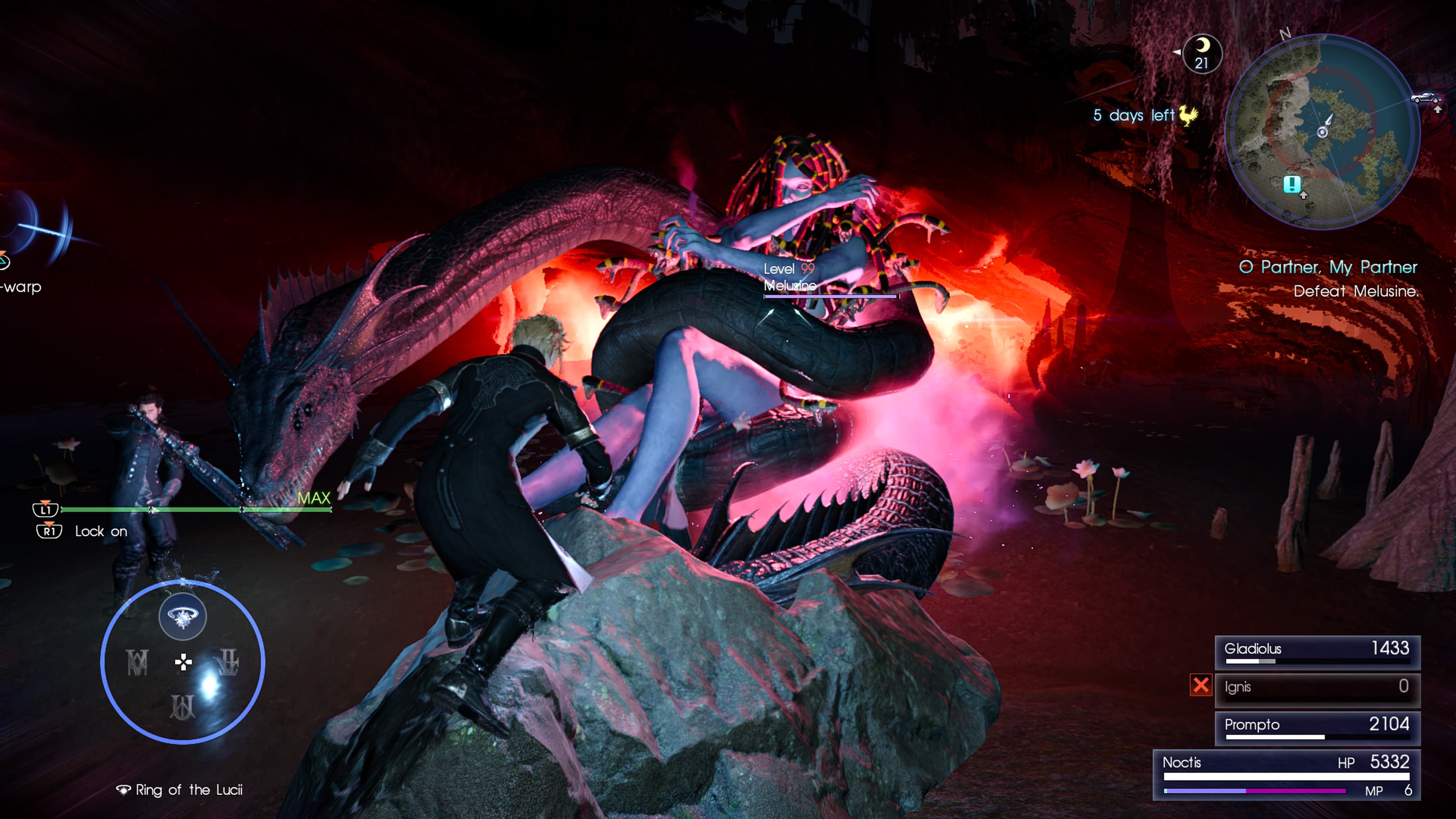Click the crescent moon time indicator
Image resolution: width=1456 pixels, height=819 pixels.
click(1202, 54)
